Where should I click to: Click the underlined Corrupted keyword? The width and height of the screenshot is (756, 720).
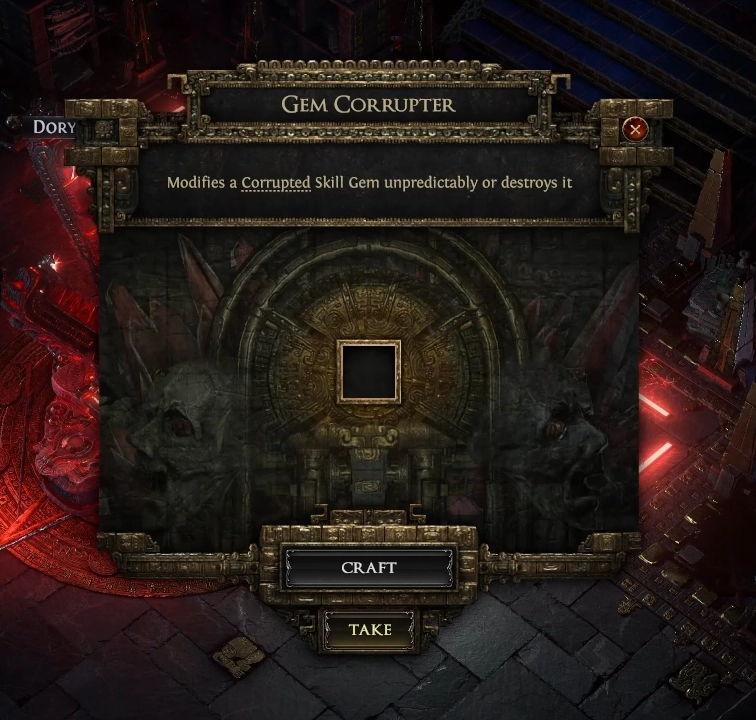click(276, 183)
